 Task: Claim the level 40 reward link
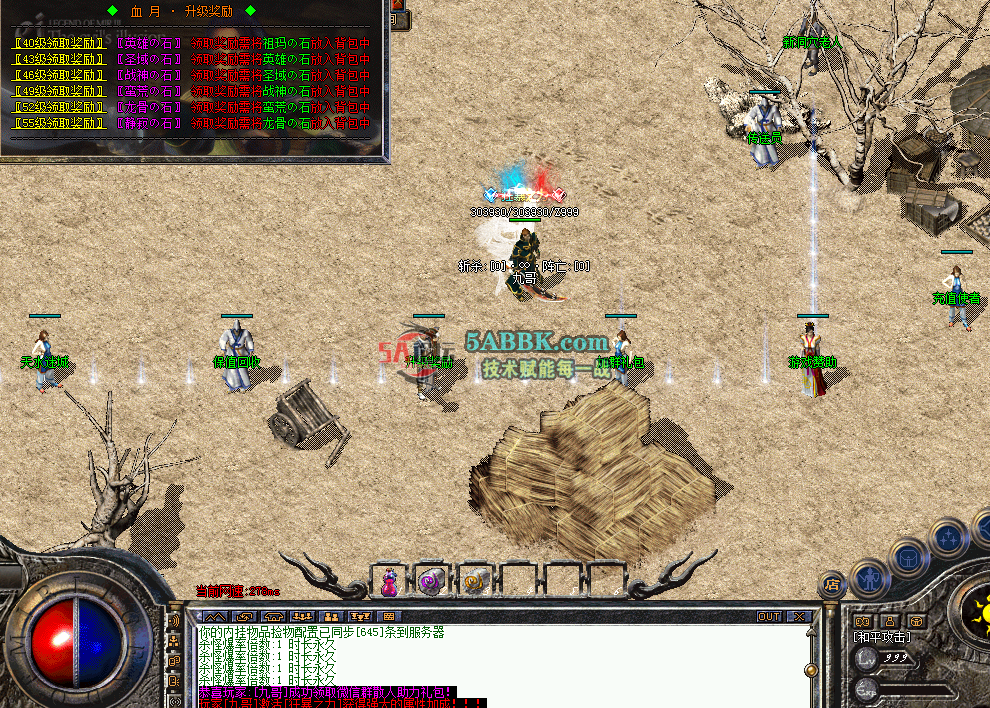click(58, 44)
